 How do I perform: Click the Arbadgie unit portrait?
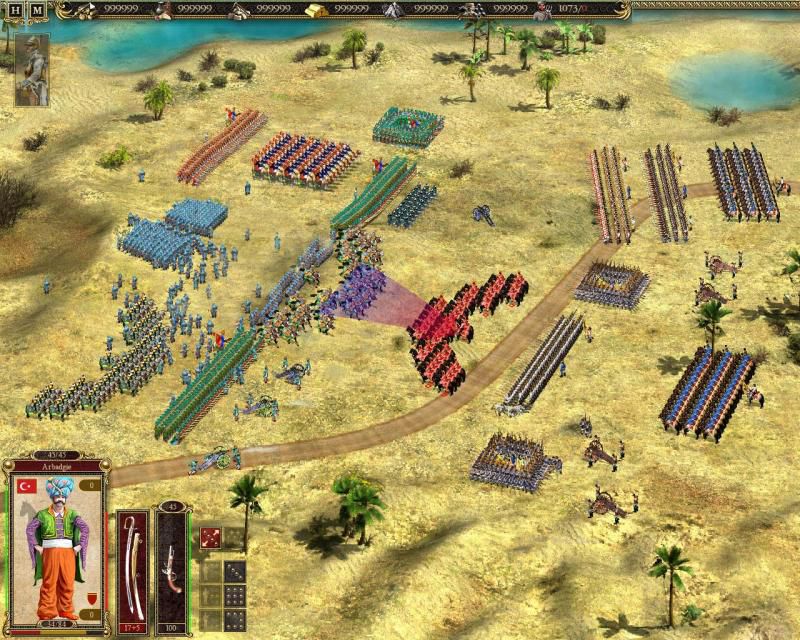pyautogui.click(x=55, y=539)
